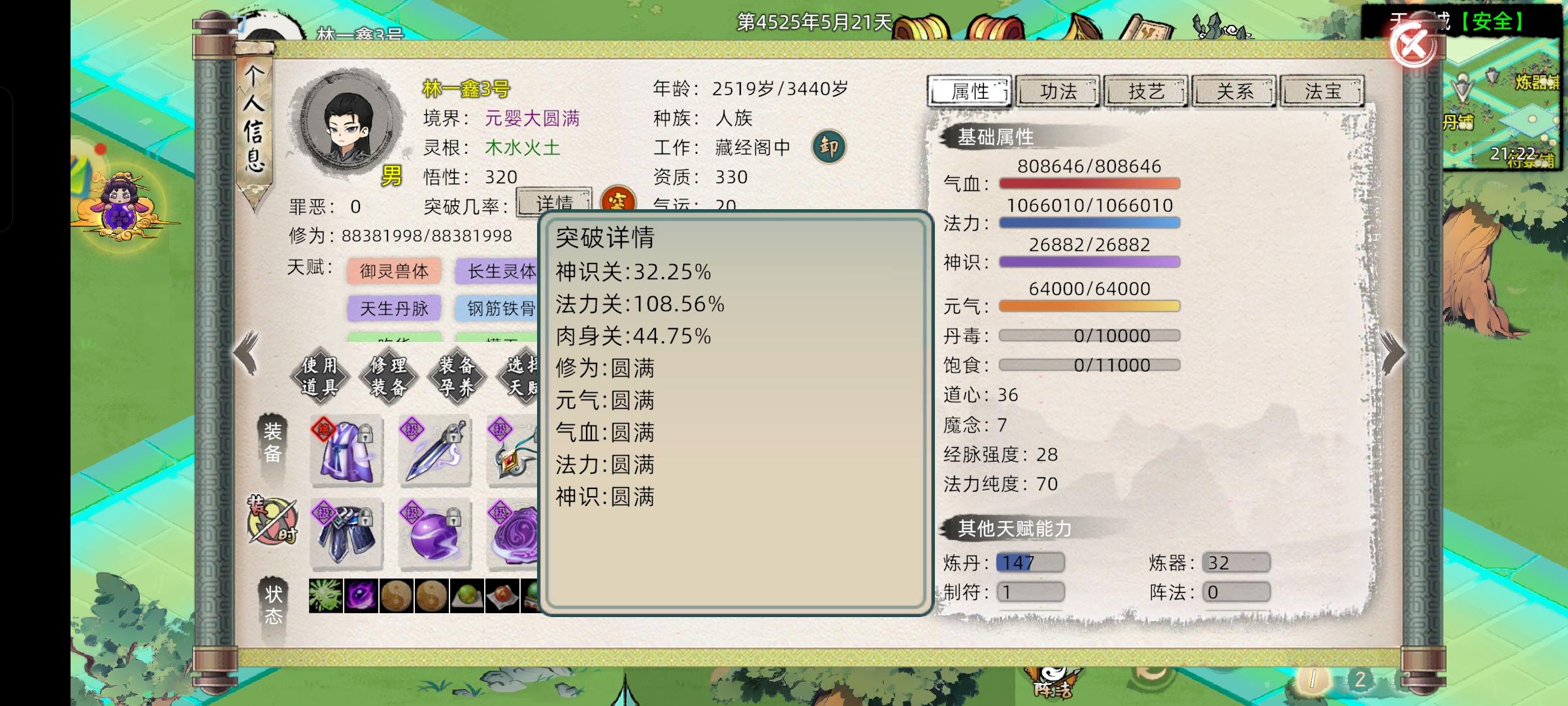
Task: Click the 气血 health bar
Action: pos(1089,184)
